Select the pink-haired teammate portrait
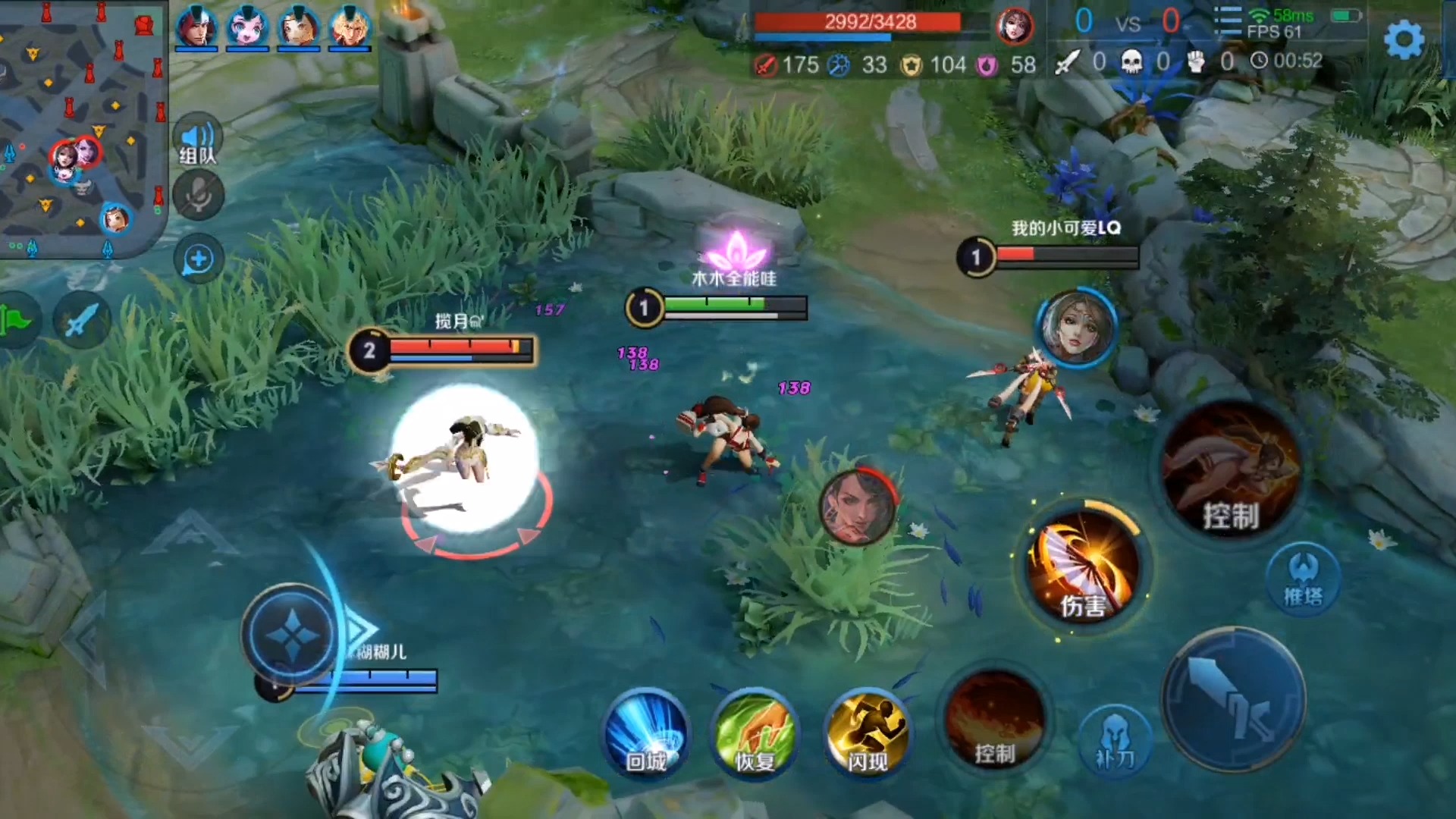Image resolution: width=1456 pixels, height=819 pixels. (x=247, y=27)
